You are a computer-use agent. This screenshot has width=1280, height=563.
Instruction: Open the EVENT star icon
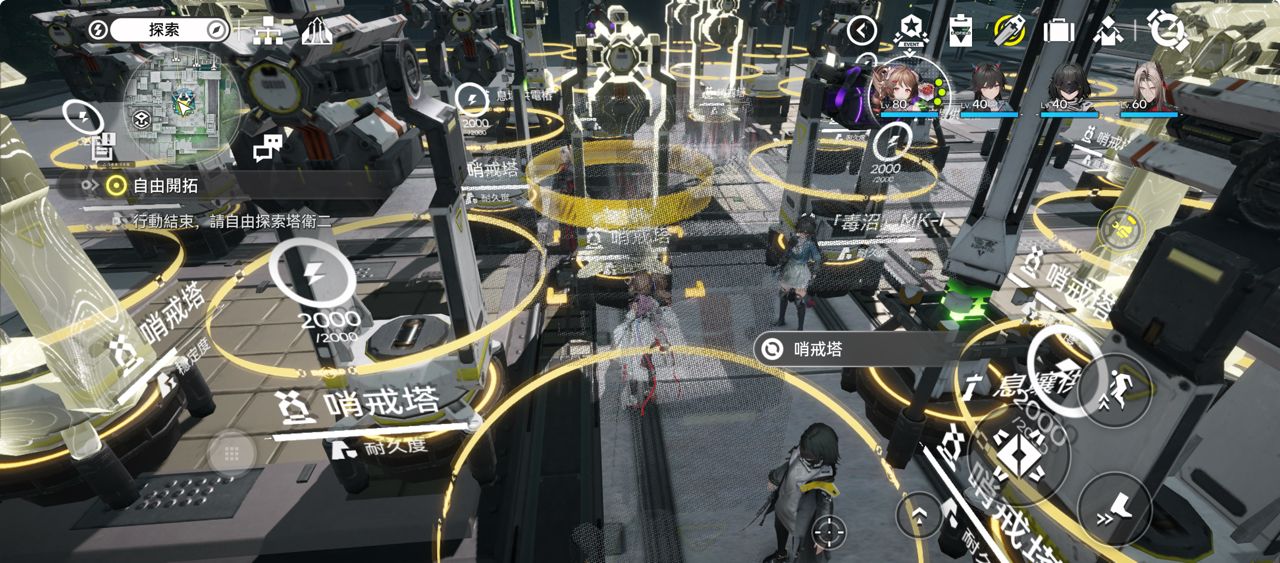(911, 30)
